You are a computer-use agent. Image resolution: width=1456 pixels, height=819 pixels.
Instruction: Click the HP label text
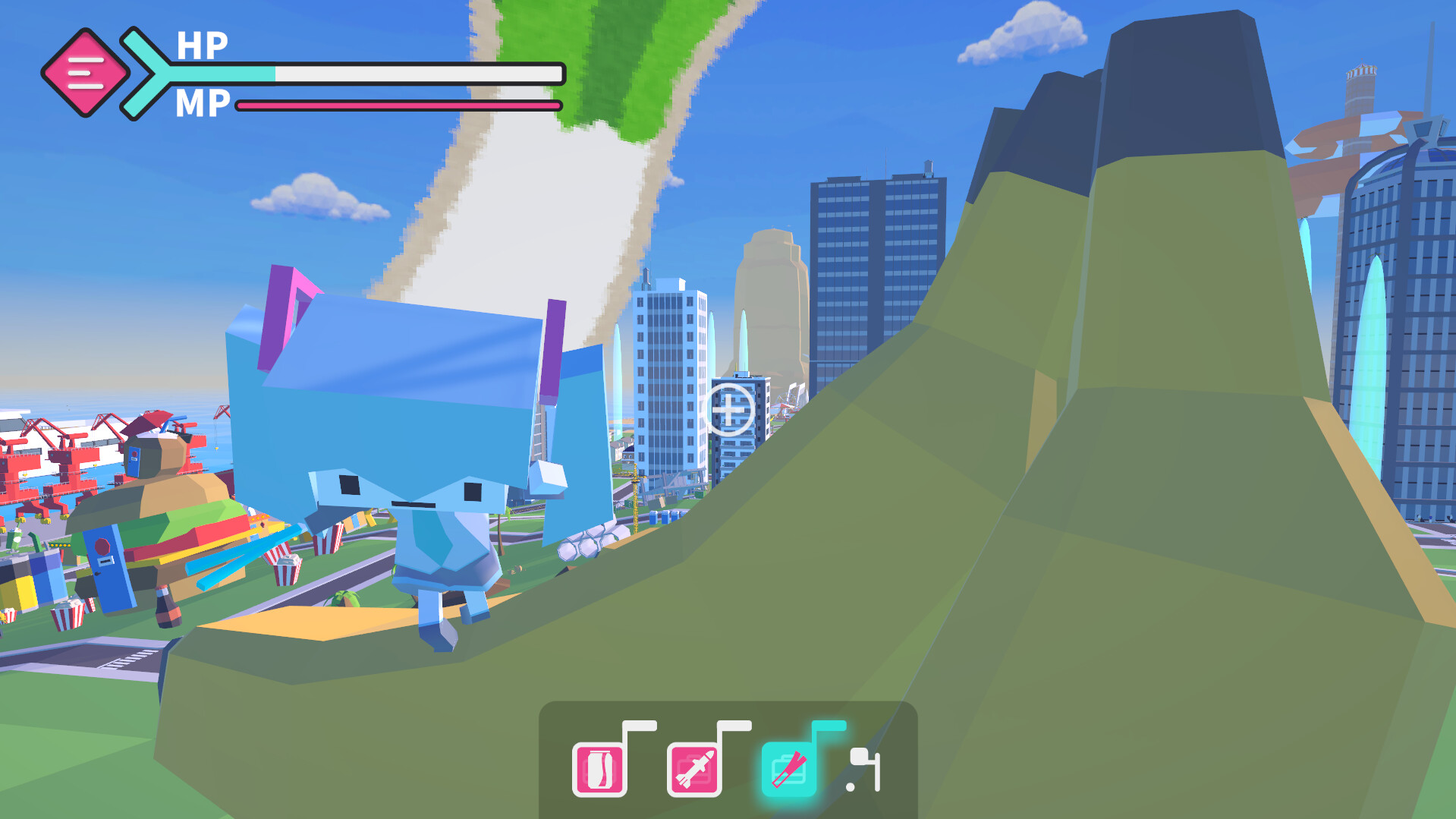[x=203, y=47]
